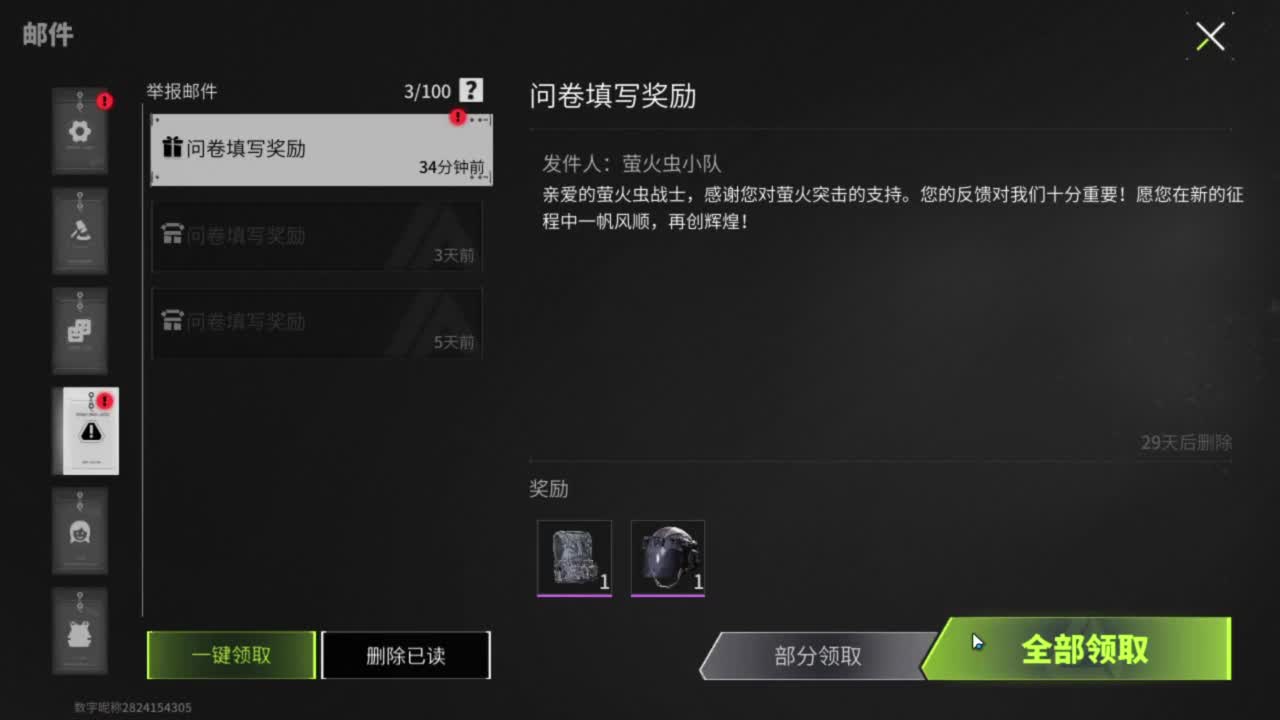Select the gavel judgment mail category
1280x720 pixels.
[x=80, y=231]
